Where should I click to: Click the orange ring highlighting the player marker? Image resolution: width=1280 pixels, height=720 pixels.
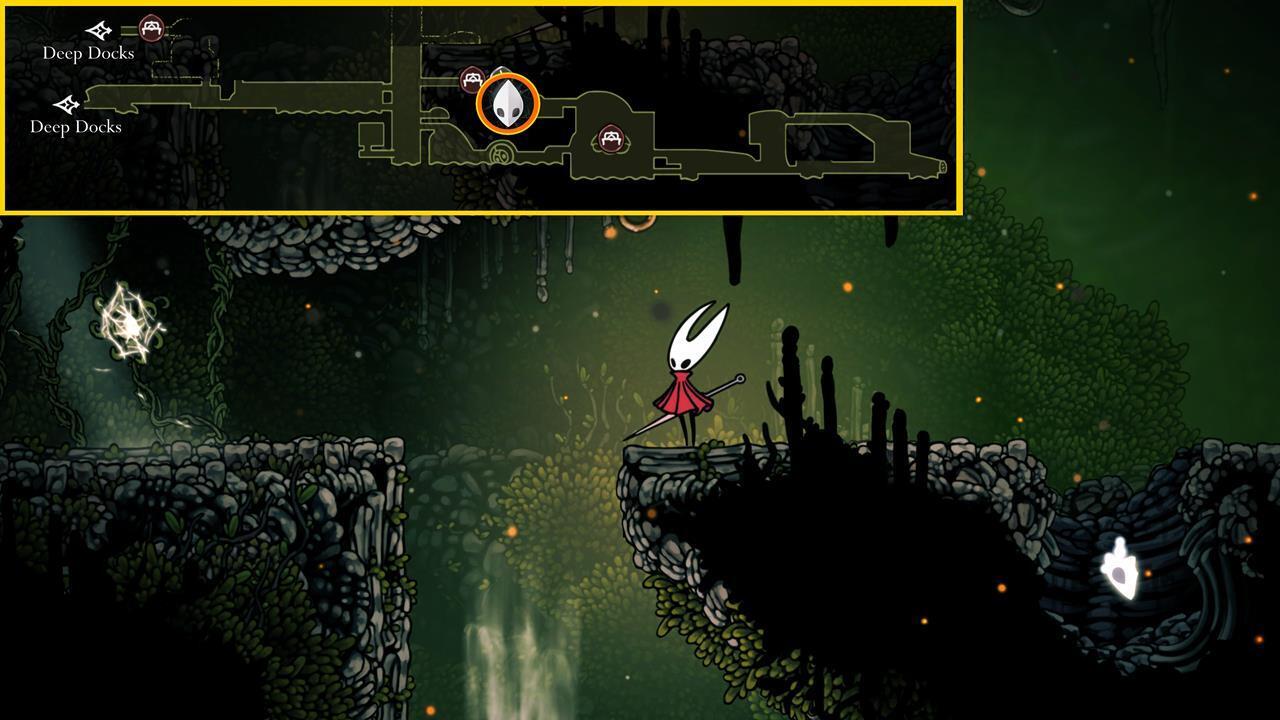508,73
